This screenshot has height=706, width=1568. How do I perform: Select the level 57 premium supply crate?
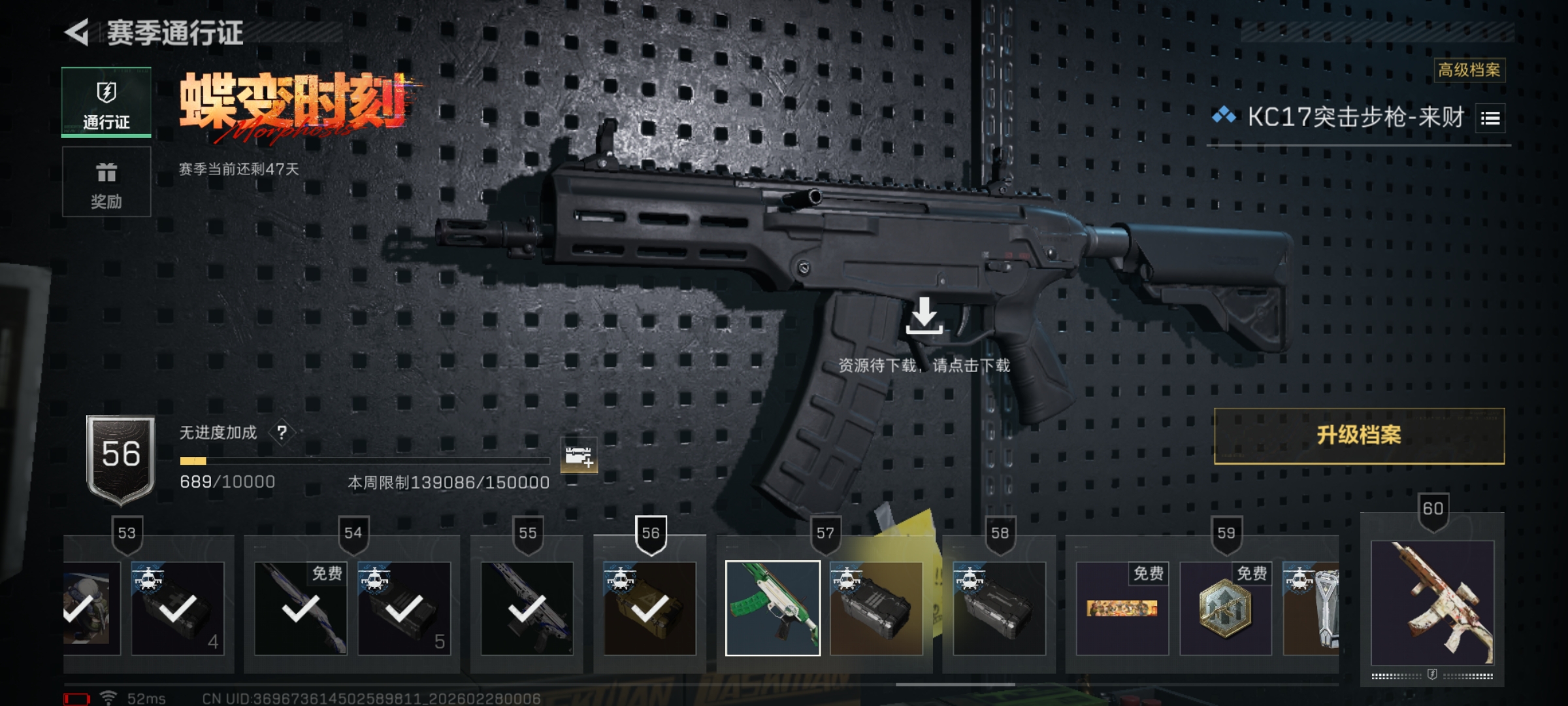[x=876, y=608]
